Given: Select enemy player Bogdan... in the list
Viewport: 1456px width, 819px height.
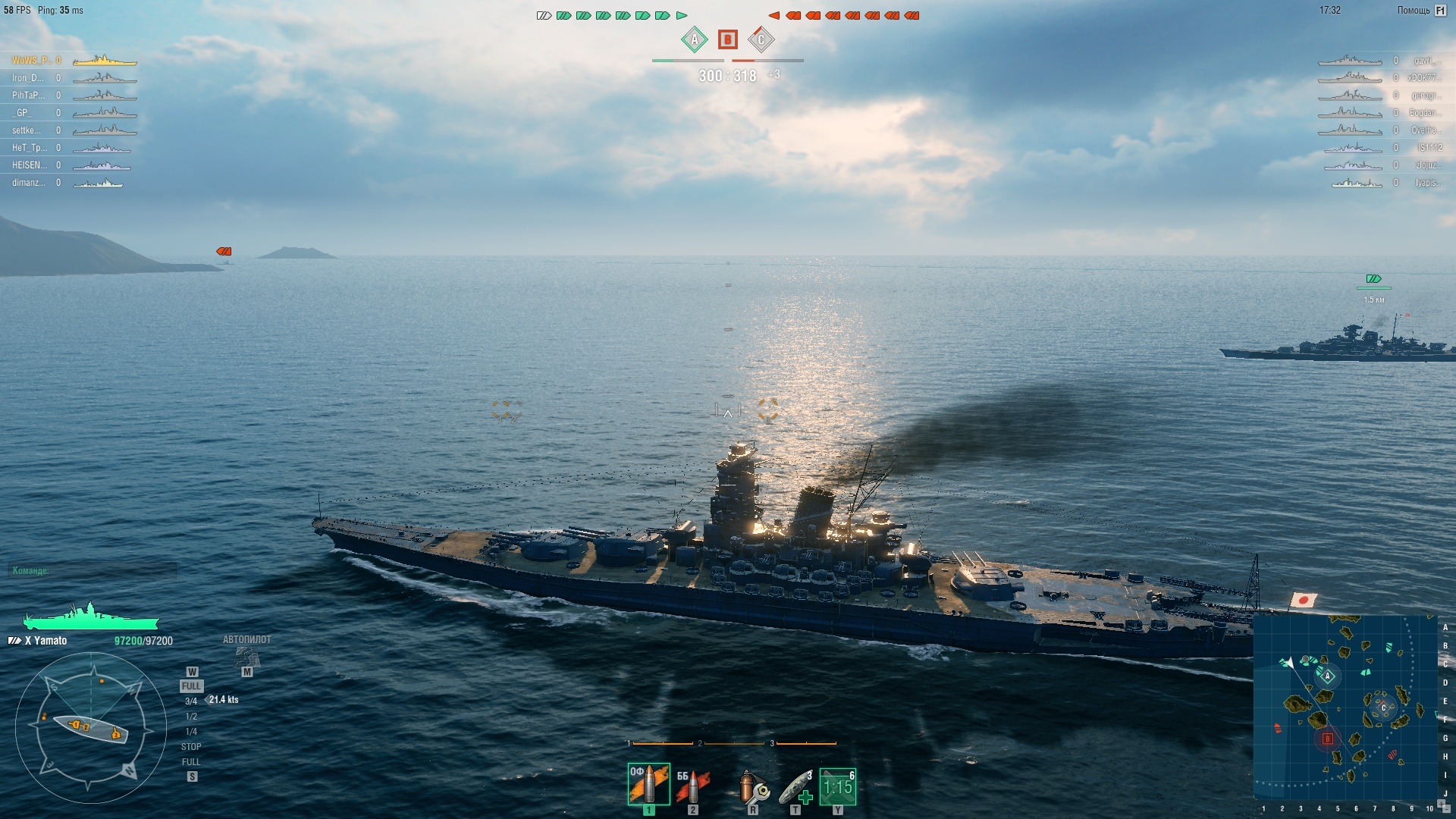Looking at the screenshot, I should pos(1423,113).
